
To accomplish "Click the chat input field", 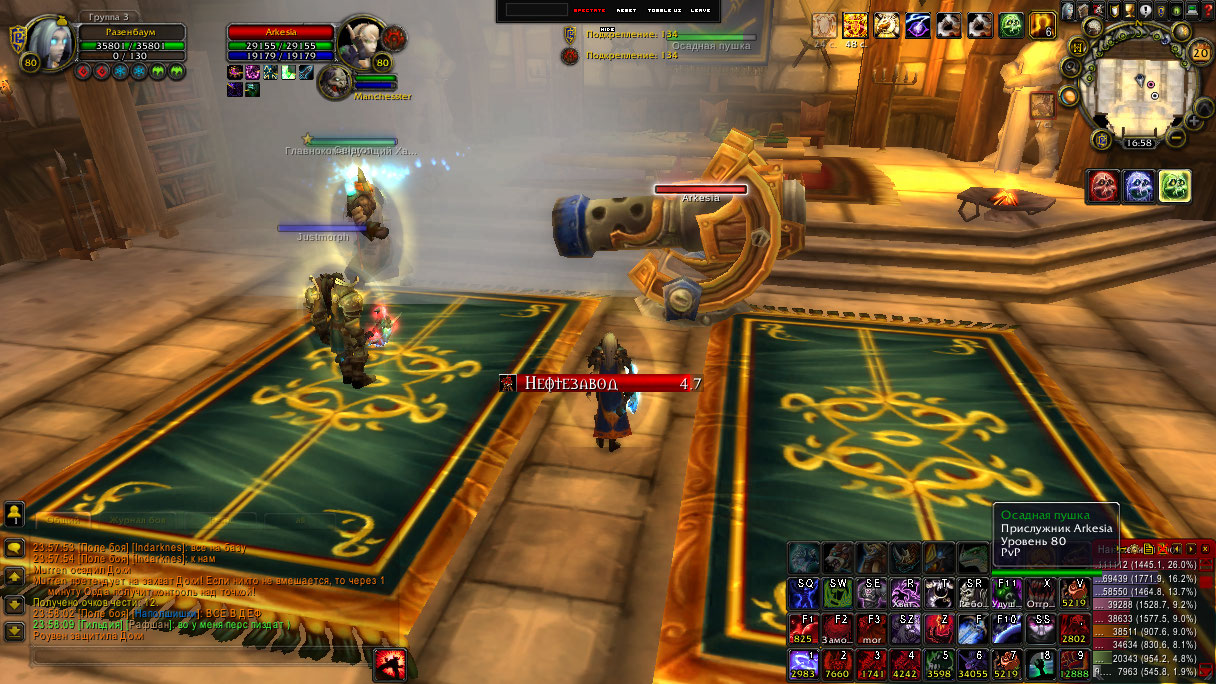I will (200, 656).
